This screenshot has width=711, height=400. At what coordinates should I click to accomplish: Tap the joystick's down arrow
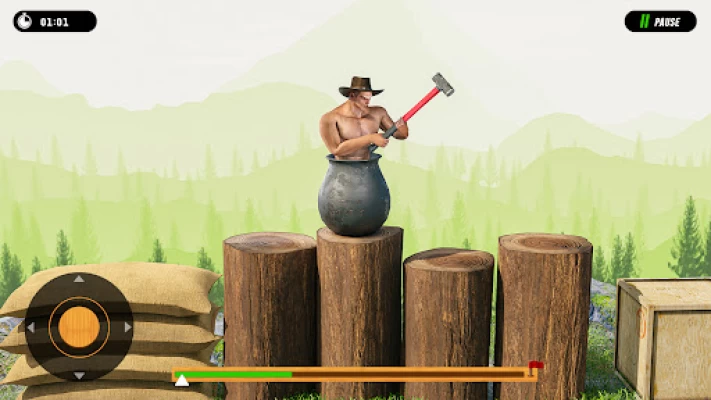79,375
